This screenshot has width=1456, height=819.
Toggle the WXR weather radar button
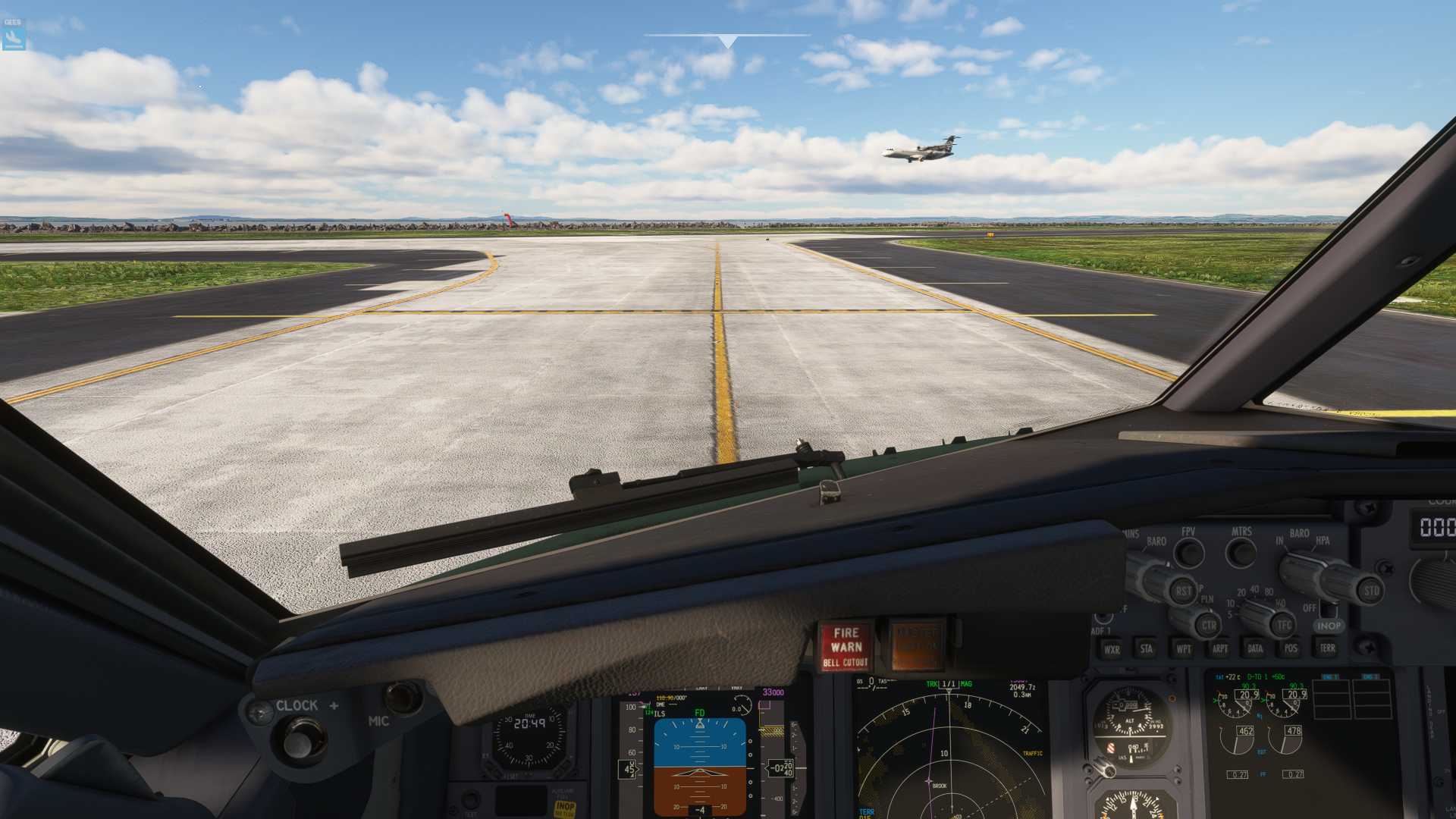1112,649
